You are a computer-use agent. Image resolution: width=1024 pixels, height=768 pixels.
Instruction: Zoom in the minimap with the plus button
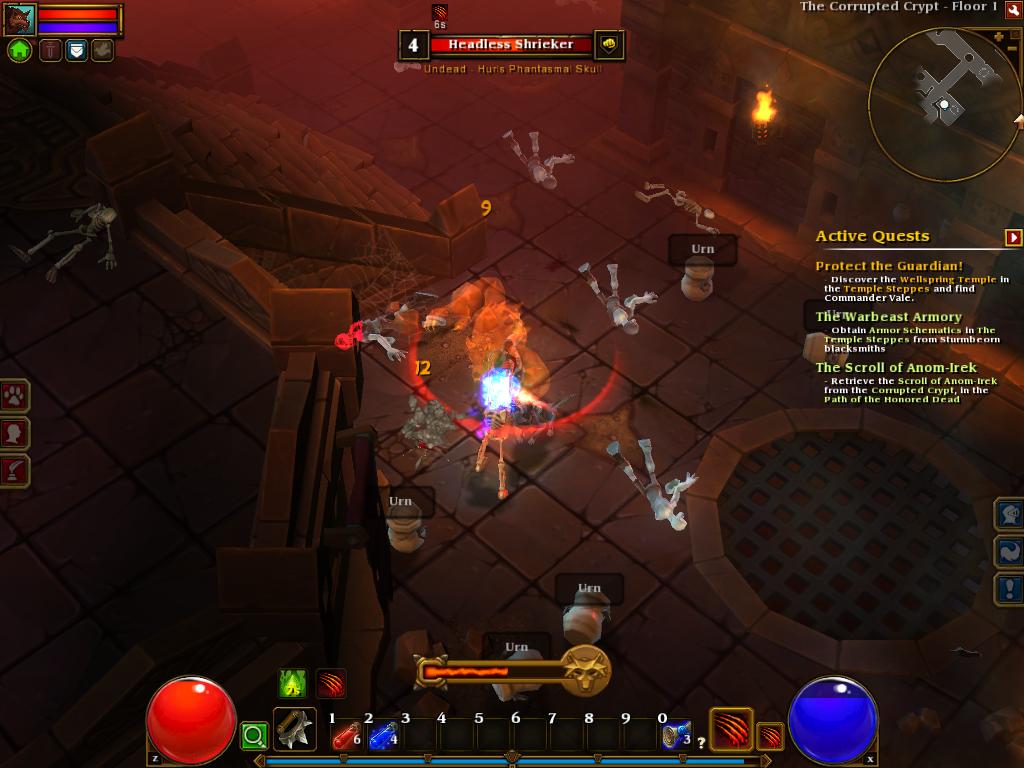998,38
